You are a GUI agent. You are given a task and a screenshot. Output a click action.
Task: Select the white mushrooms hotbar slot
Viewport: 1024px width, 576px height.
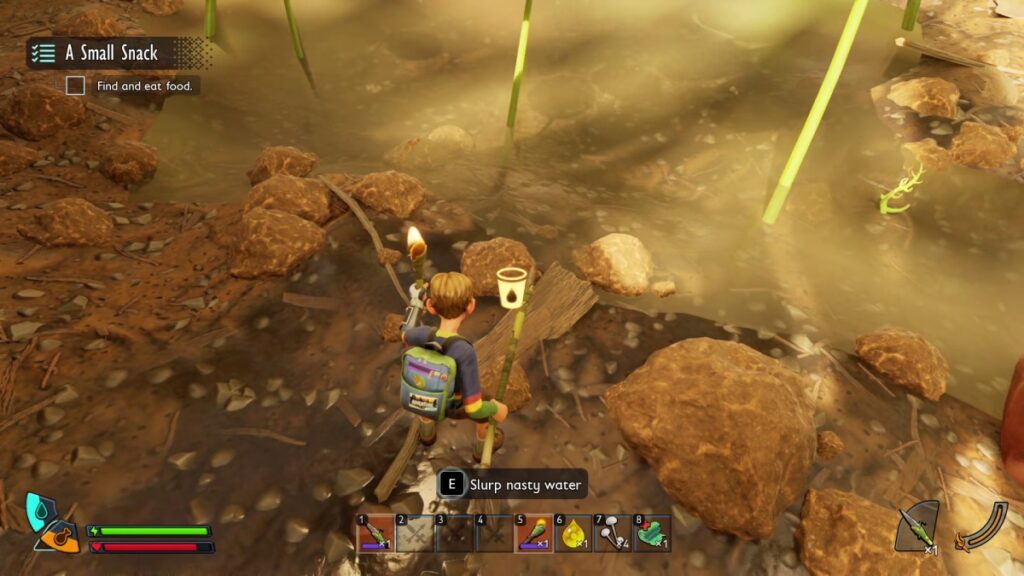tap(613, 533)
